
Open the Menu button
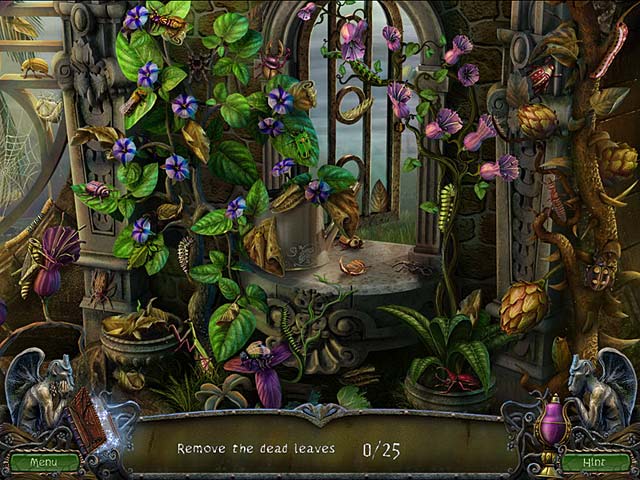tap(44, 463)
